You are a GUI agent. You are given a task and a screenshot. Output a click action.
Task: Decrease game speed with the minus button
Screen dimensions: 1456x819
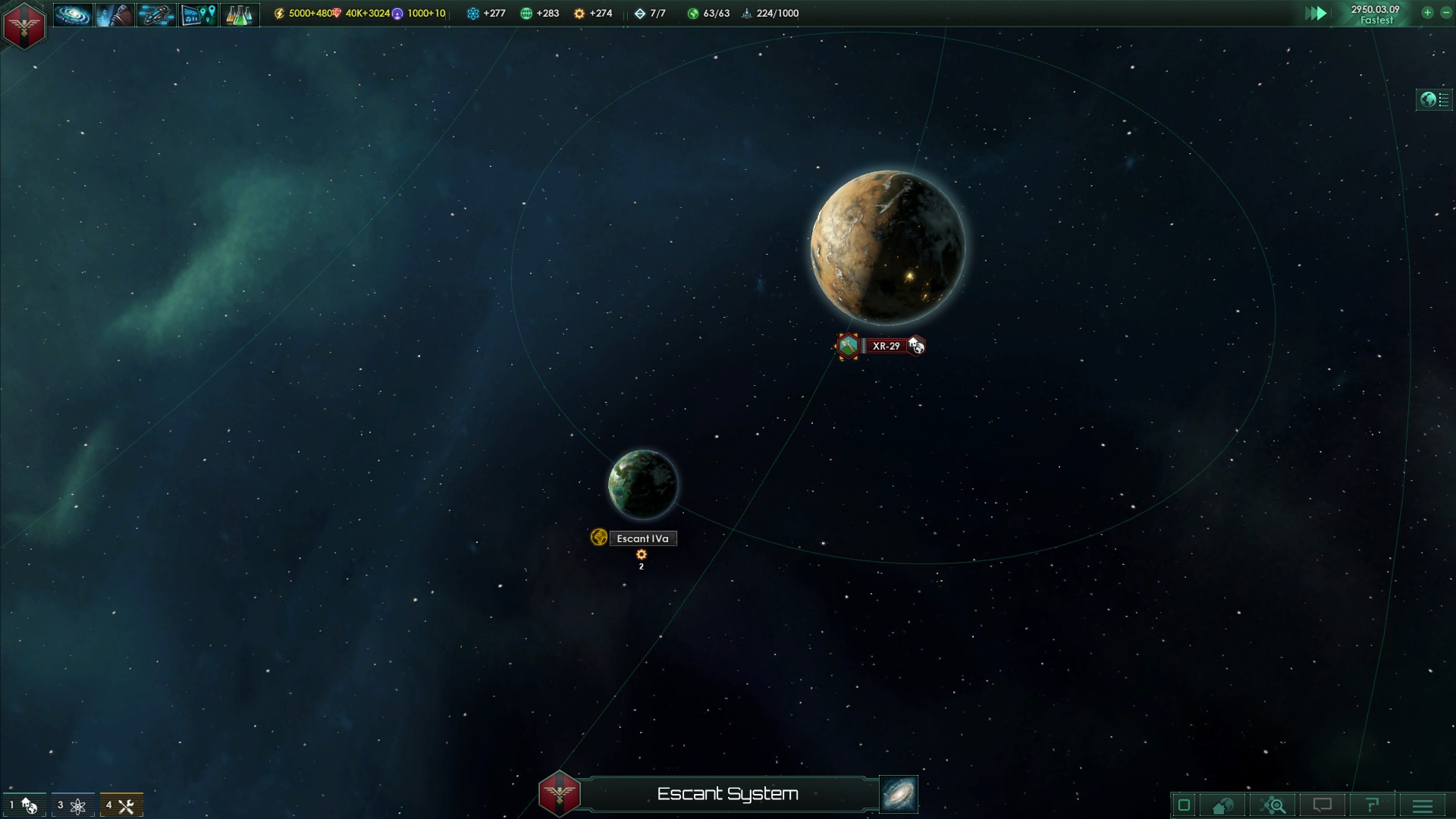(x=1445, y=13)
